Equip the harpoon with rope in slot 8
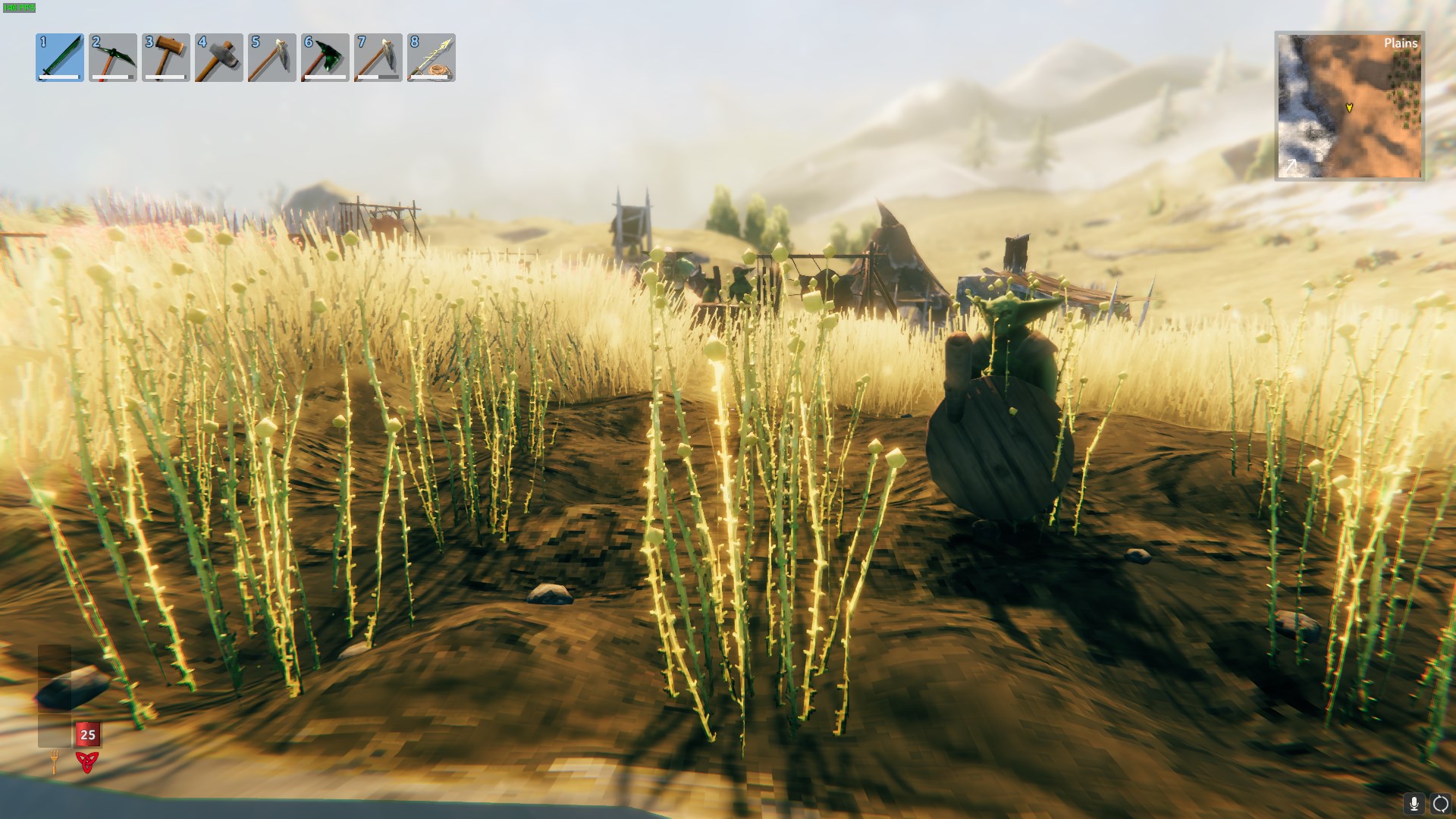The width and height of the screenshot is (1456, 819). pyautogui.click(x=431, y=58)
